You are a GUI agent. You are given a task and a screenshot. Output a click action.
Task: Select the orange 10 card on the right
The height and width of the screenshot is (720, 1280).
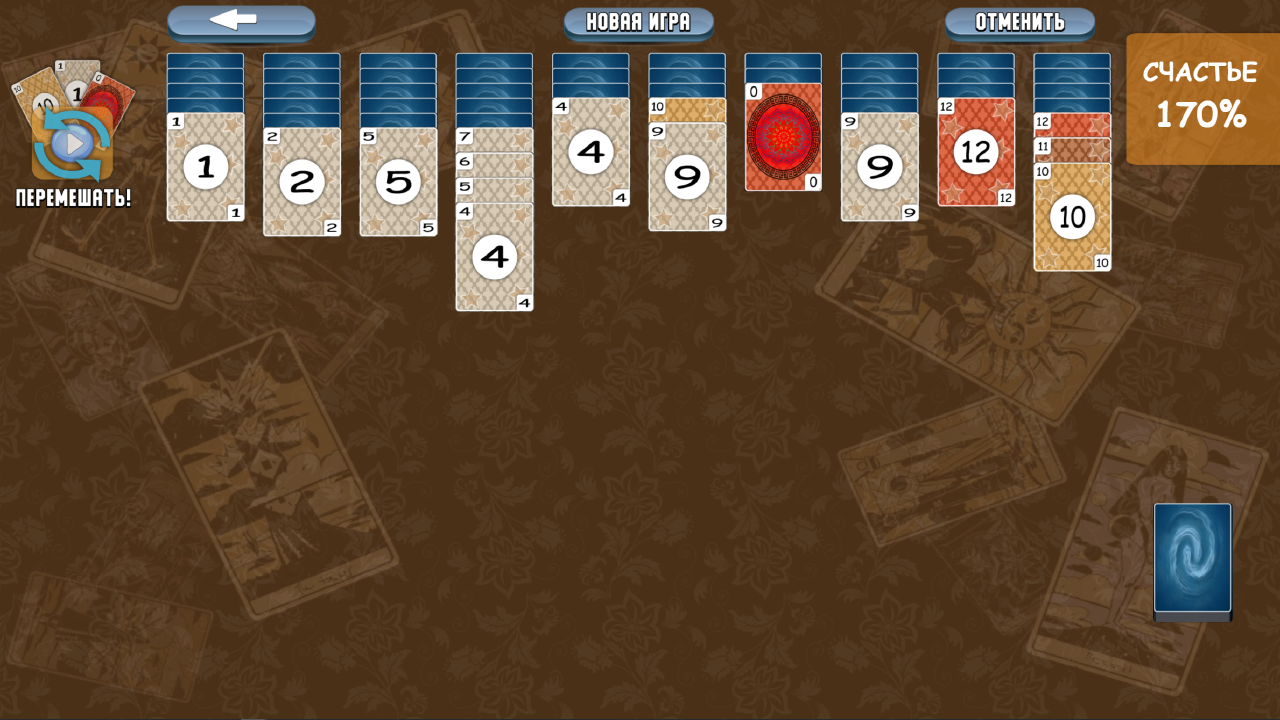(1072, 218)
